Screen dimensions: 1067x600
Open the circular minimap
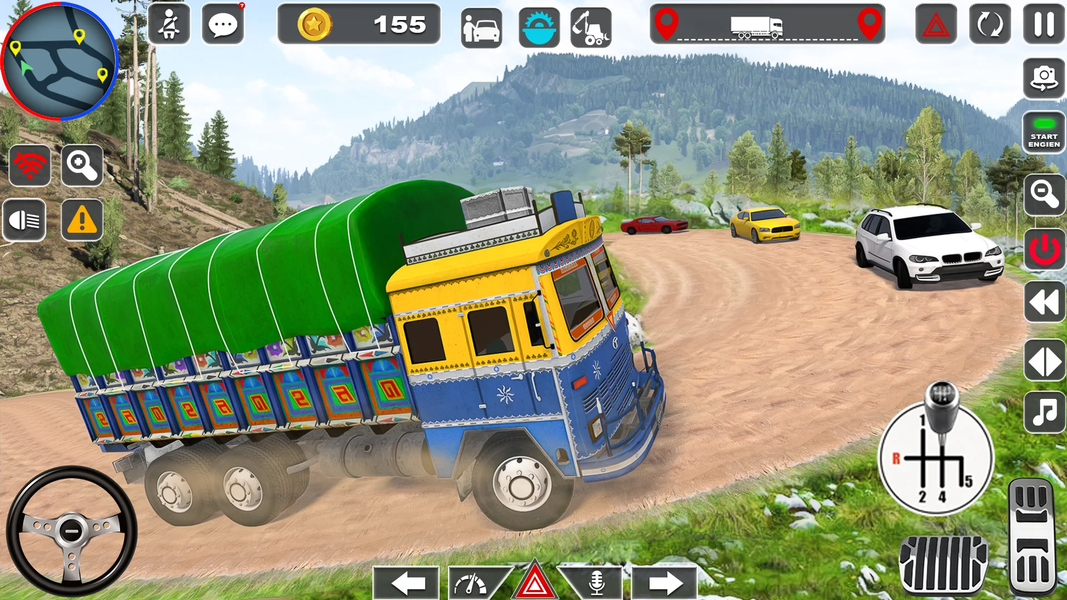(60, 61)
